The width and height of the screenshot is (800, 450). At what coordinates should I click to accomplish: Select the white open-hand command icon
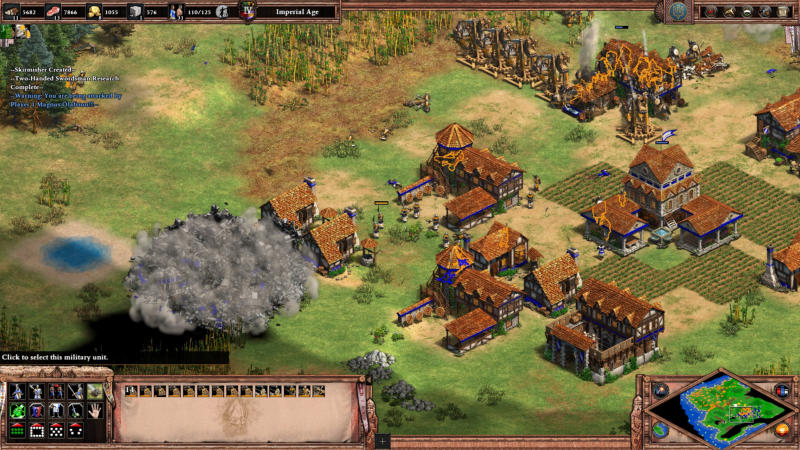(95, 410)
